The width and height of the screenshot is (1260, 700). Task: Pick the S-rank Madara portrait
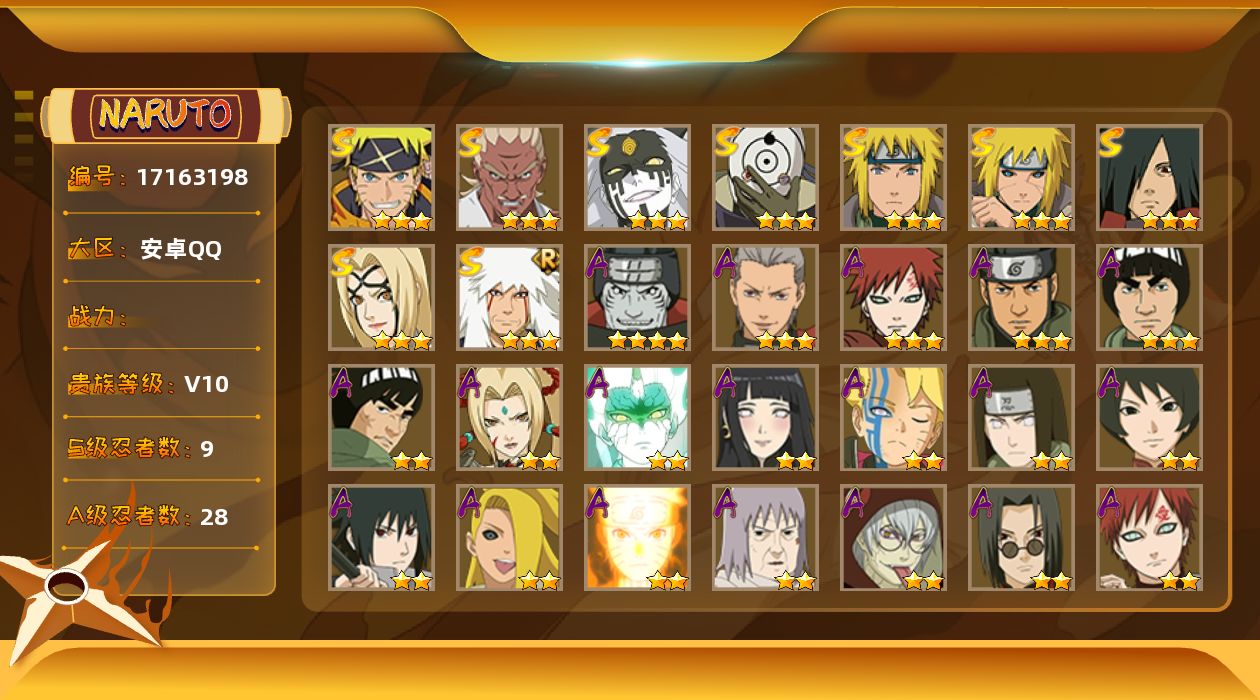click(x=1149, y=178)
